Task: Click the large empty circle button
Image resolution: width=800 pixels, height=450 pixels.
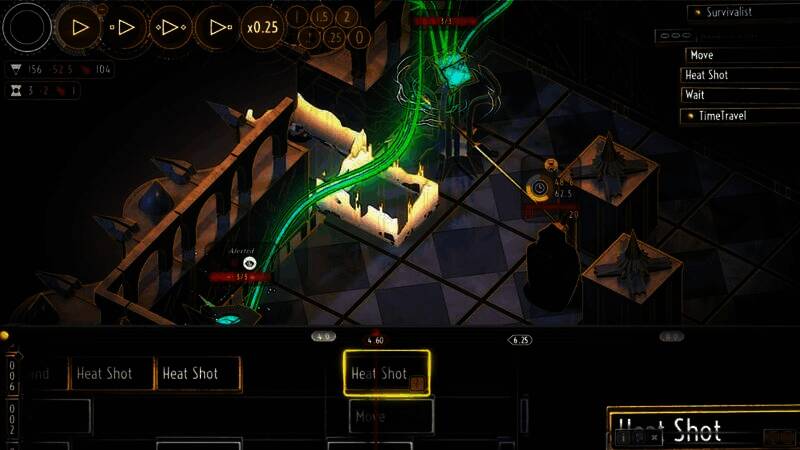Action: coord(27,27)
